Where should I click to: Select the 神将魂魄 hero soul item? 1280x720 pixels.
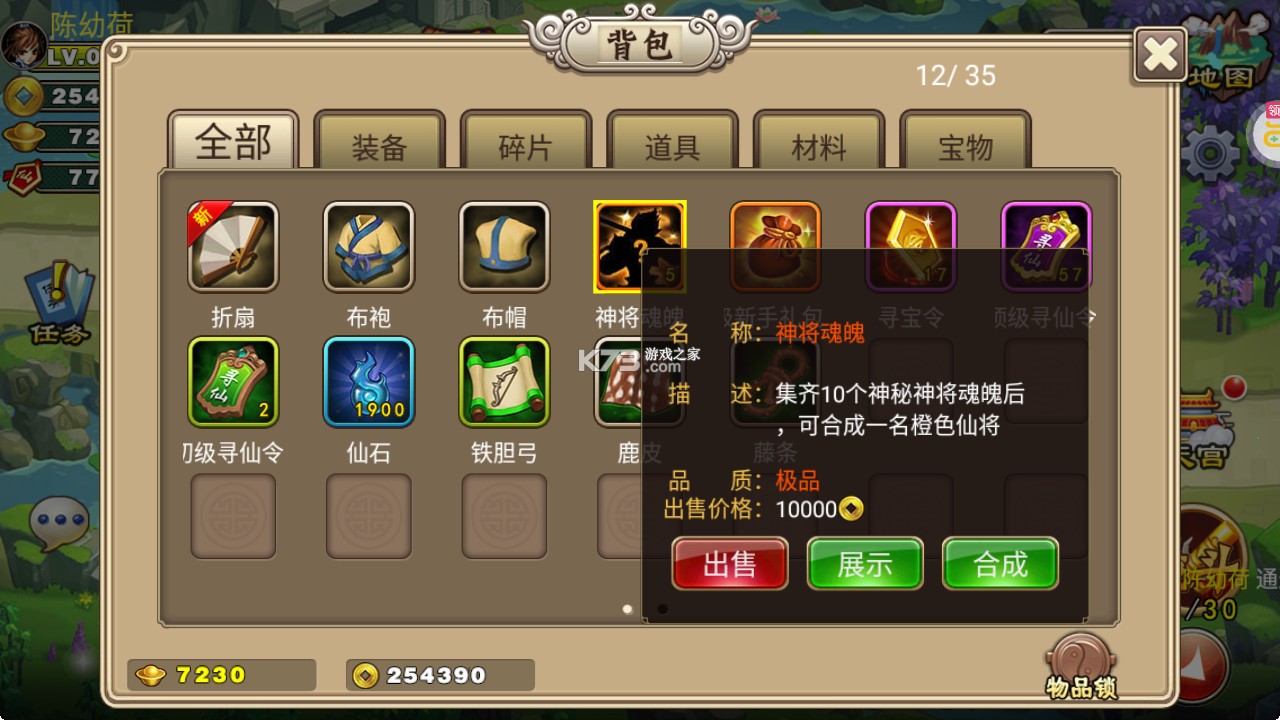[639, 245]
